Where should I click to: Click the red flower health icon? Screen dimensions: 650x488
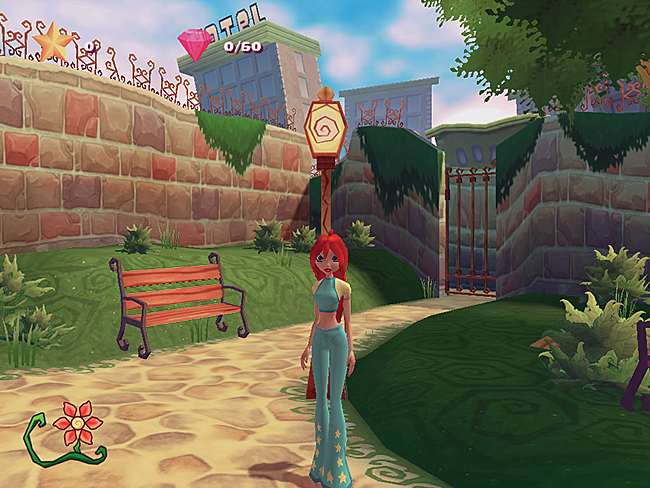pyautogui.click(x=77, y=424)
